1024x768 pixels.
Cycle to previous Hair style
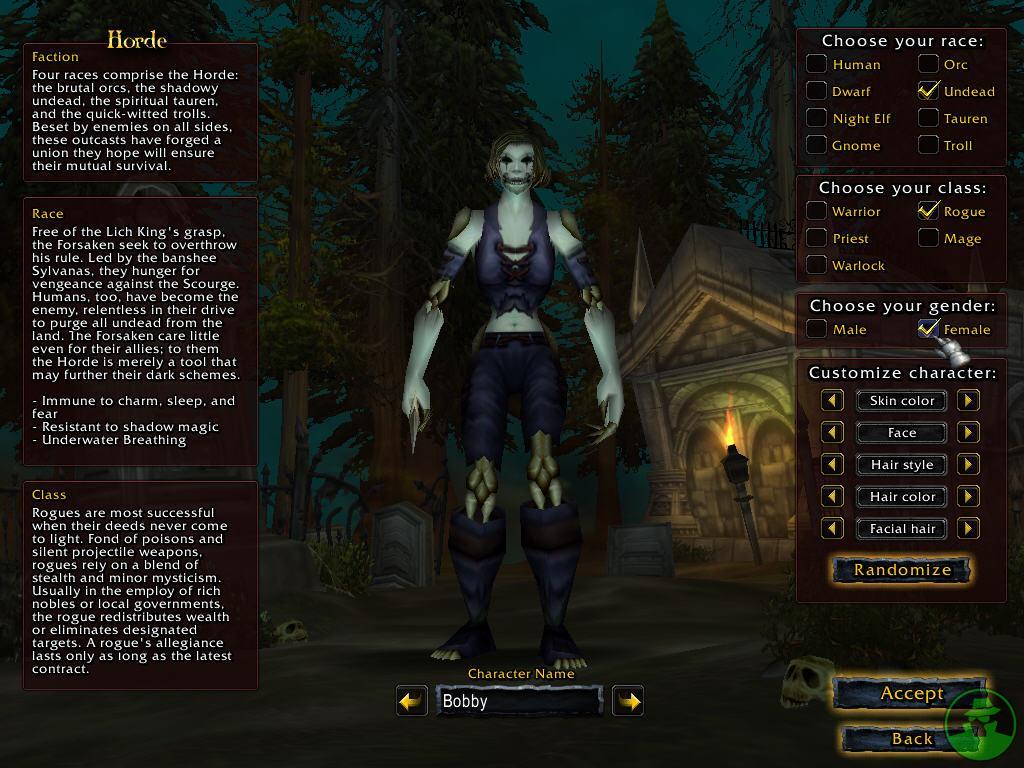(x=832, y=465)
